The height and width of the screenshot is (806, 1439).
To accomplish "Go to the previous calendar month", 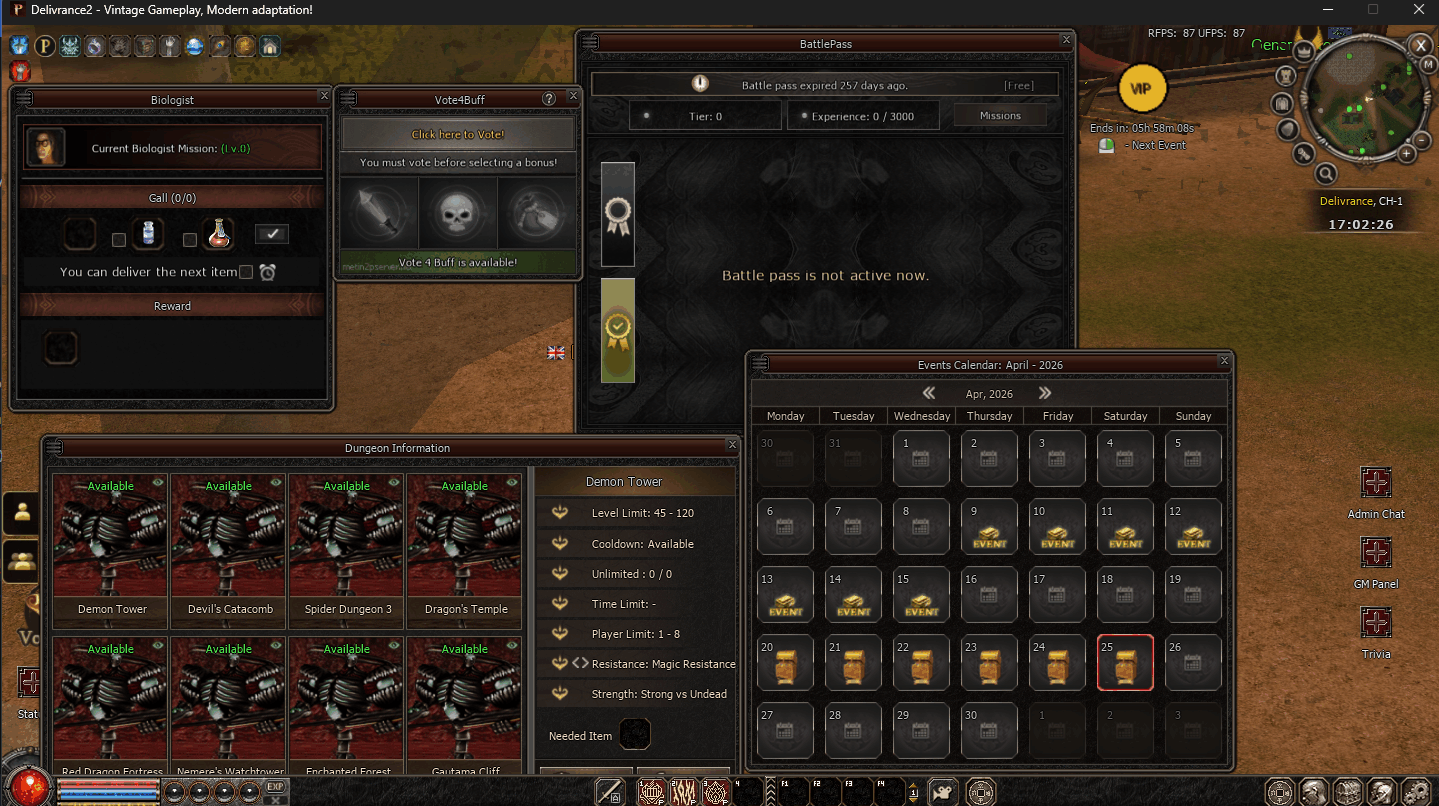I will (x=928, y=394).
